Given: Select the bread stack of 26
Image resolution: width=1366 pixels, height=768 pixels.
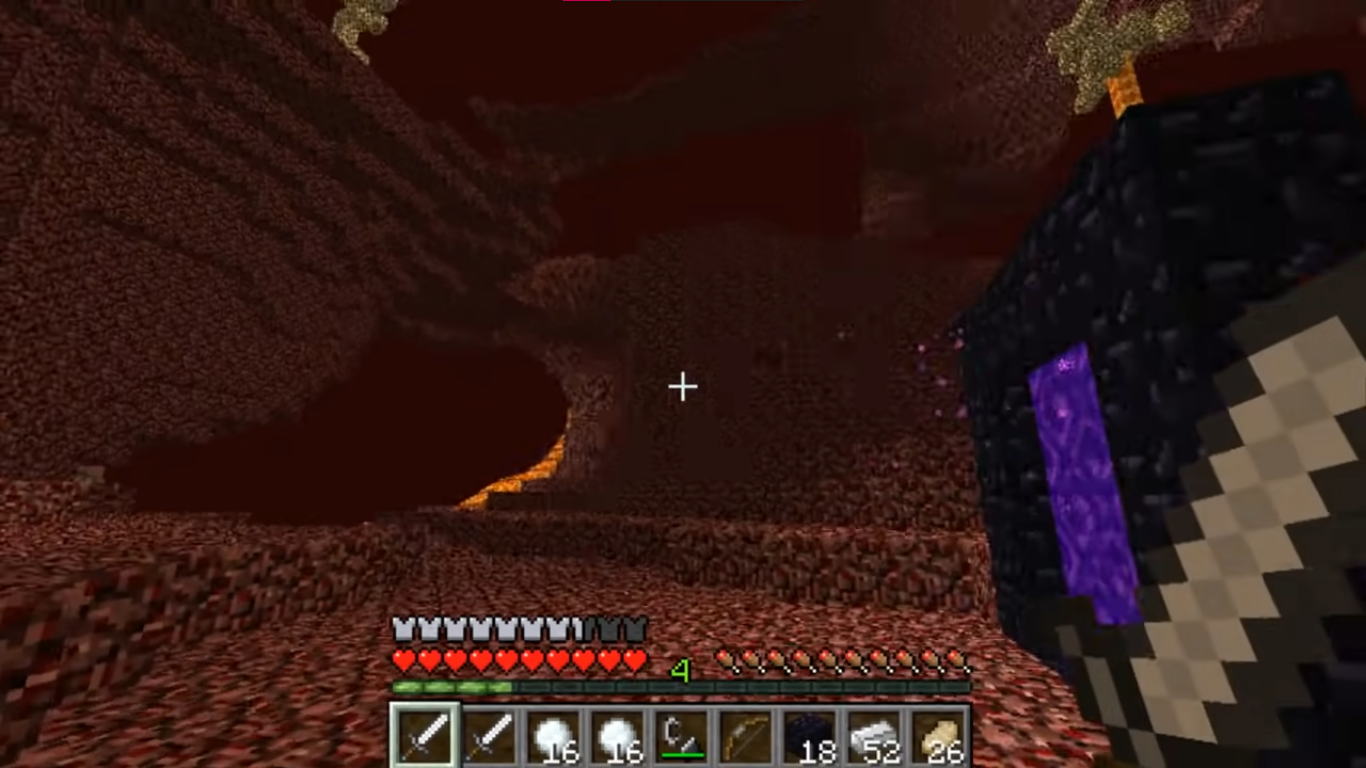Looking at the screenshot, I should pyautogui.click(x=938, y=737).
